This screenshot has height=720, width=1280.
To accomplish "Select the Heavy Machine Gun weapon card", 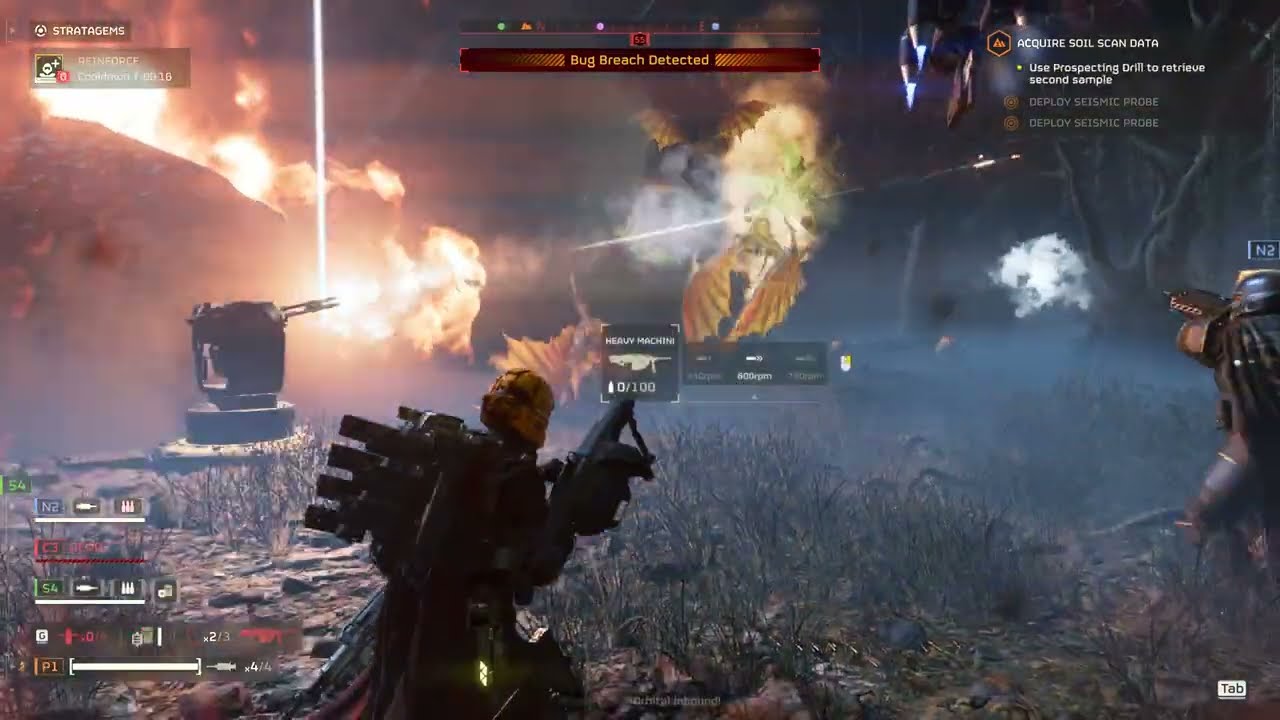I will coord(639,363).
